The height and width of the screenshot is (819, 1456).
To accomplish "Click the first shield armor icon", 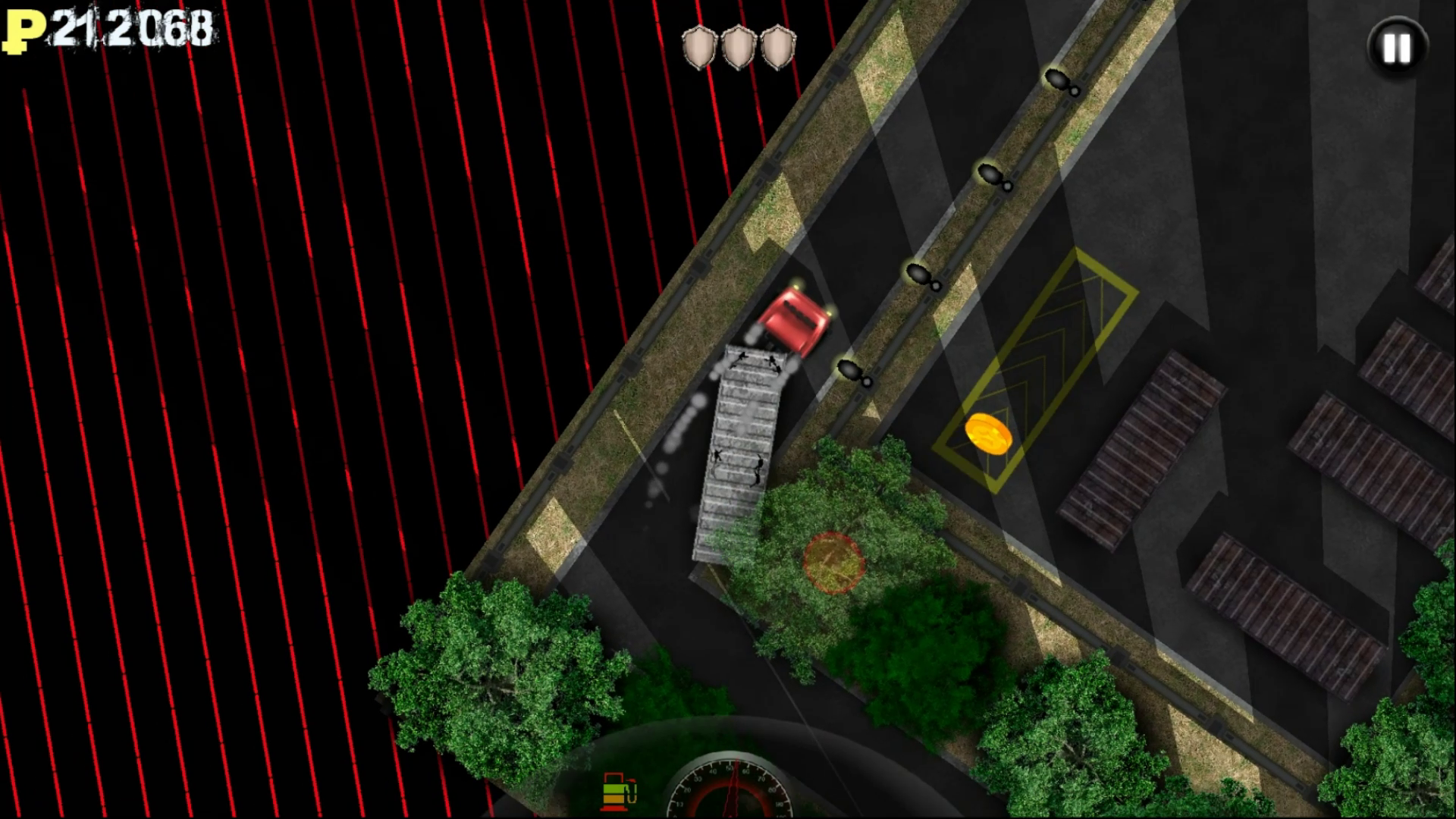I will (x=698, y=47).
